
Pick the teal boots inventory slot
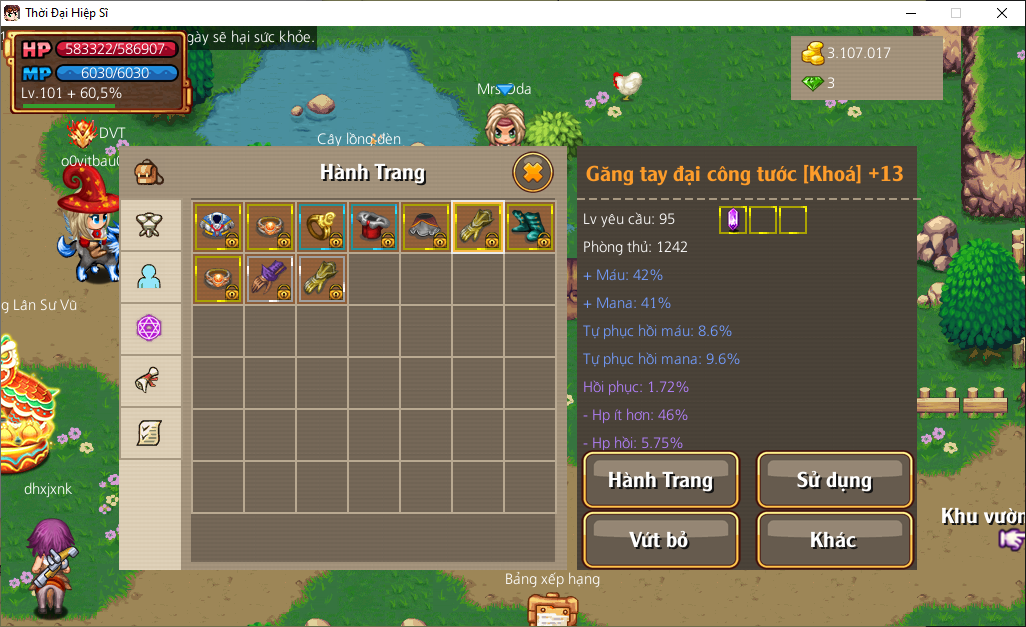click(x=529, y=227)
